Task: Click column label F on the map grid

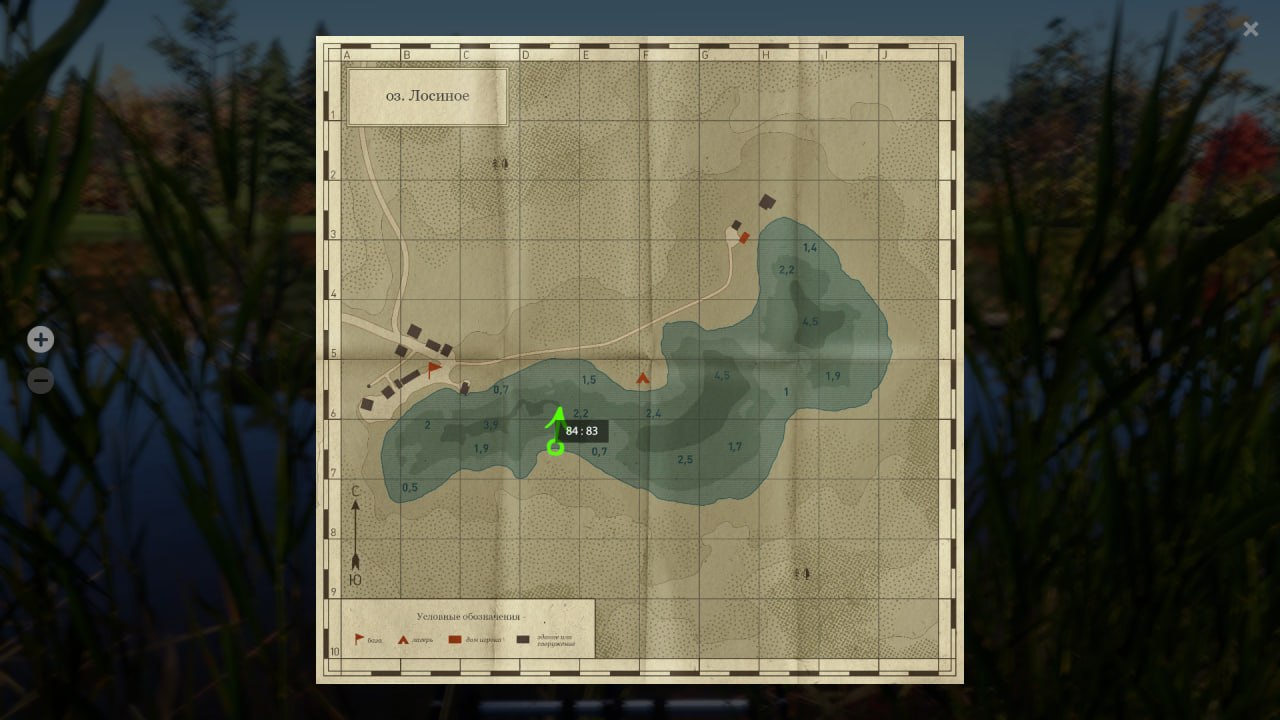Action: (645, 54)
